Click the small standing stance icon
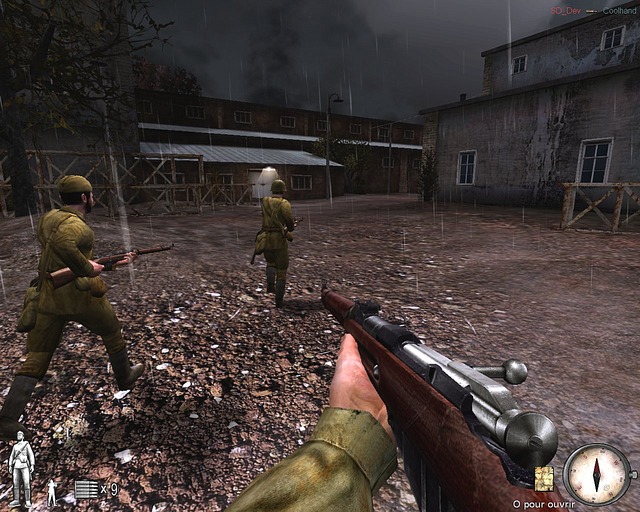Viewport: 640px width, 512px height. click(x=53, y=491)
